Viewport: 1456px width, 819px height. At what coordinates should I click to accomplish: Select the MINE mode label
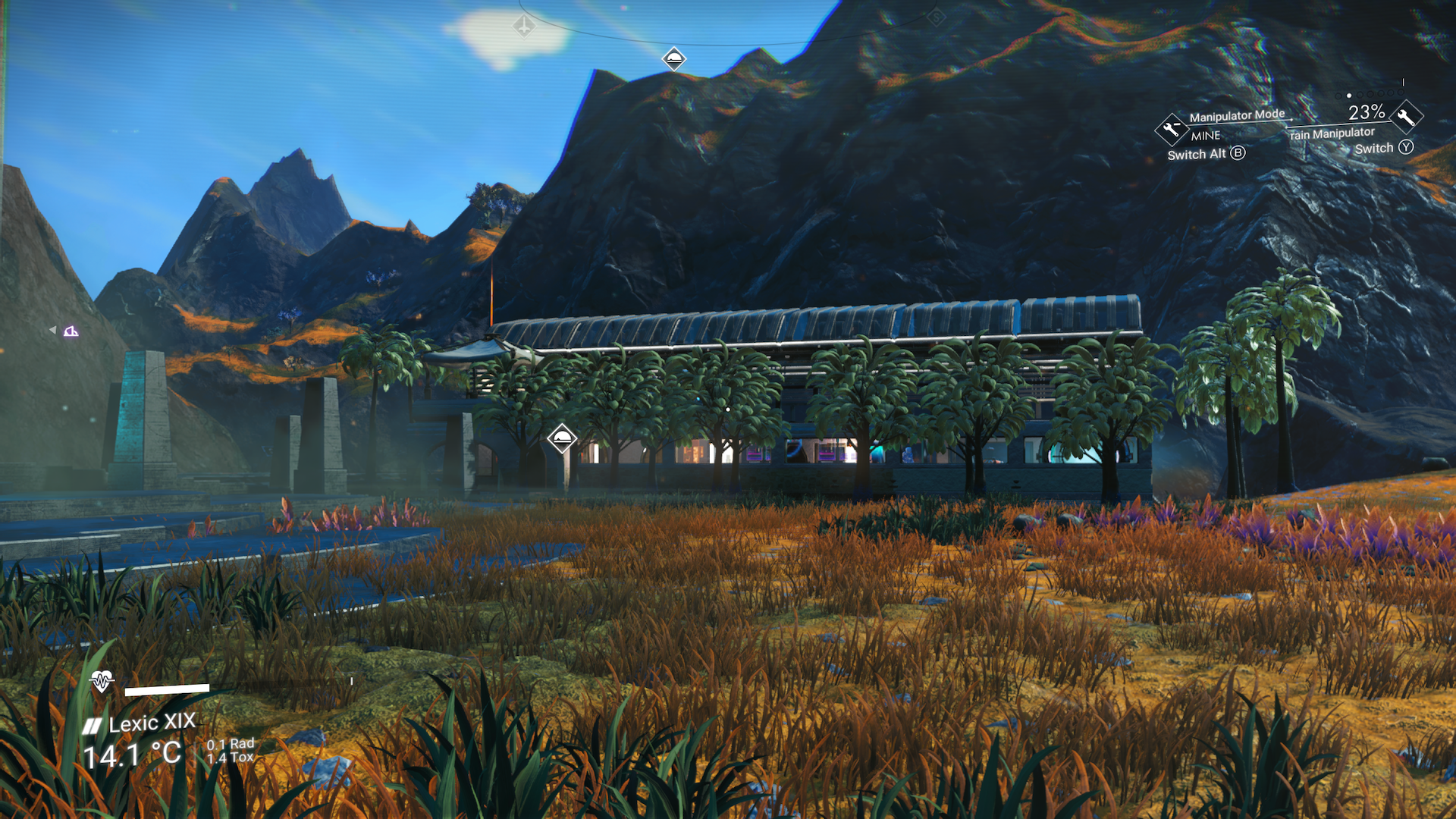pyautogui.click(x=1206, y=136)
